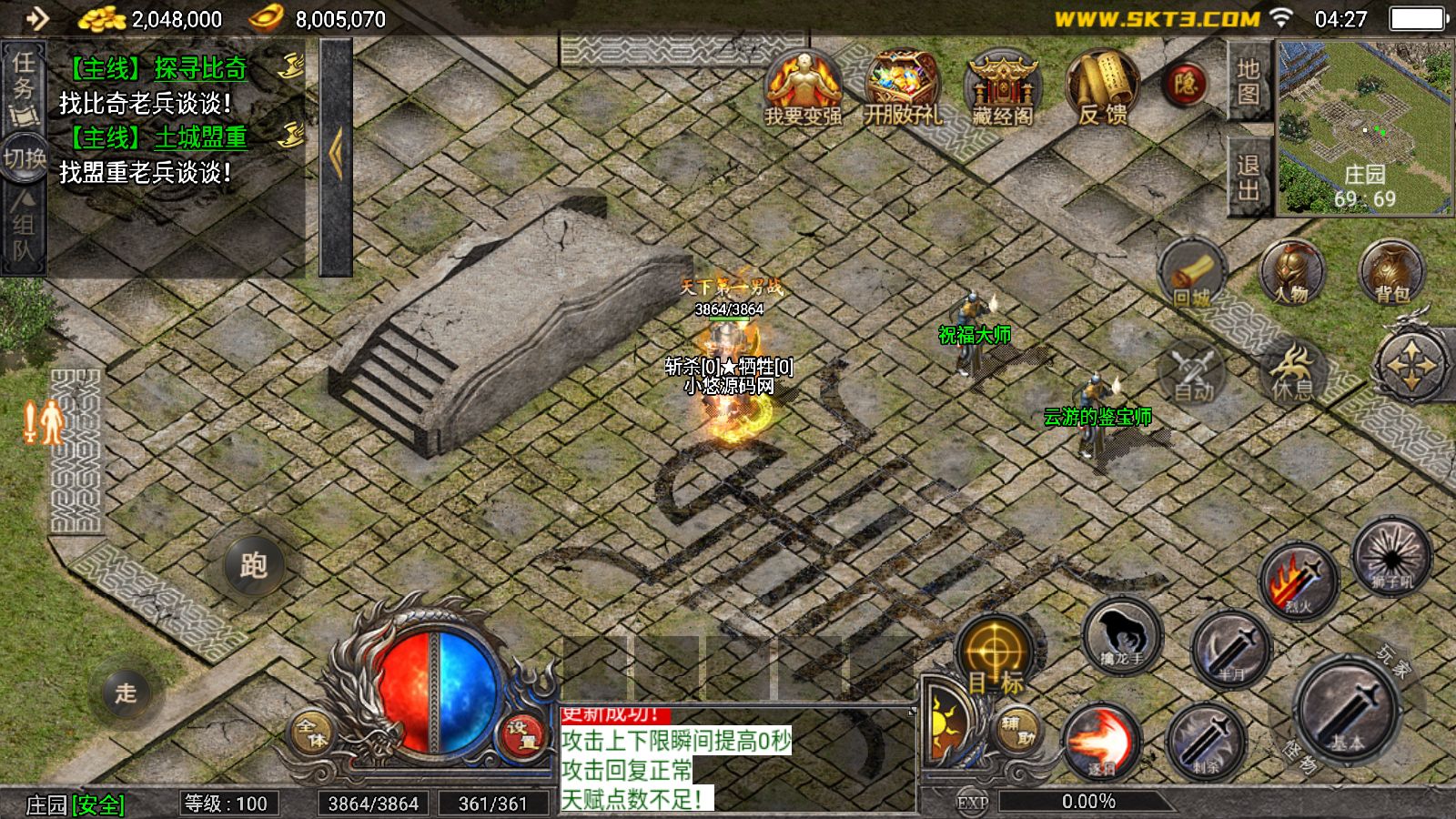Toggle the red 隐 hide button

point(1185,85)
